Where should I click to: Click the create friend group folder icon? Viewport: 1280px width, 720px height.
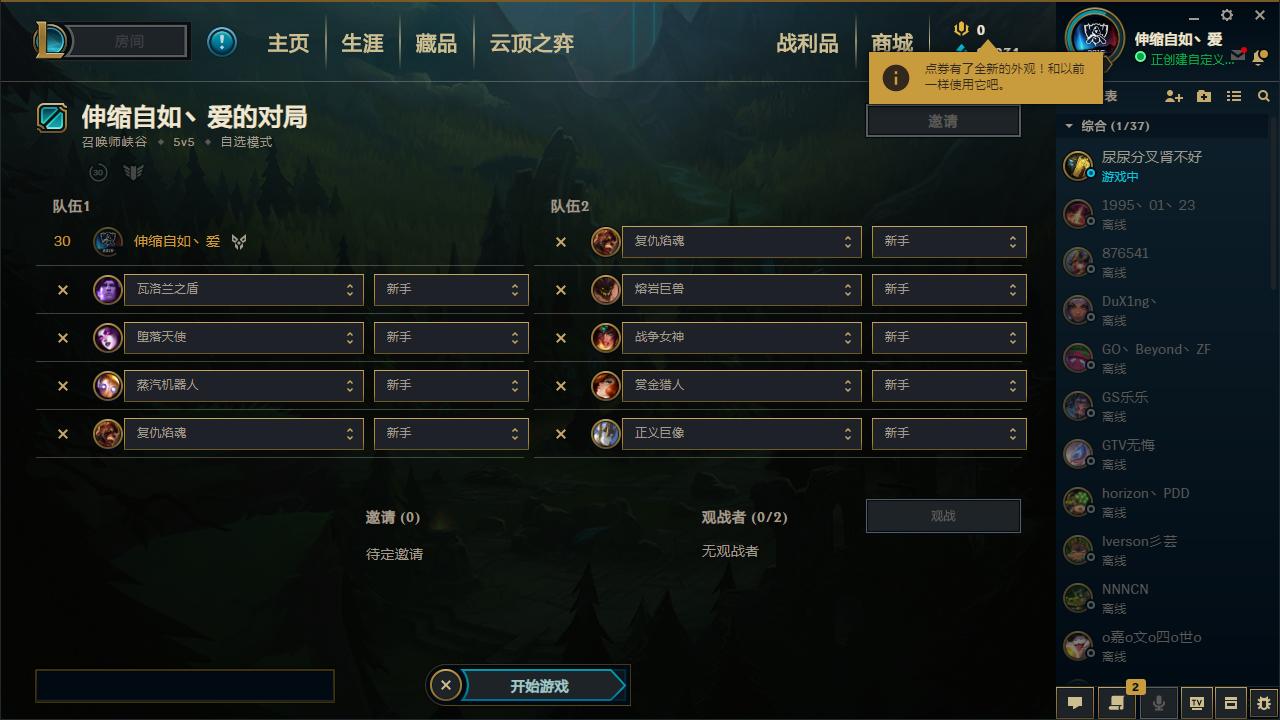pyautogui.click(x=1204, y=96)
